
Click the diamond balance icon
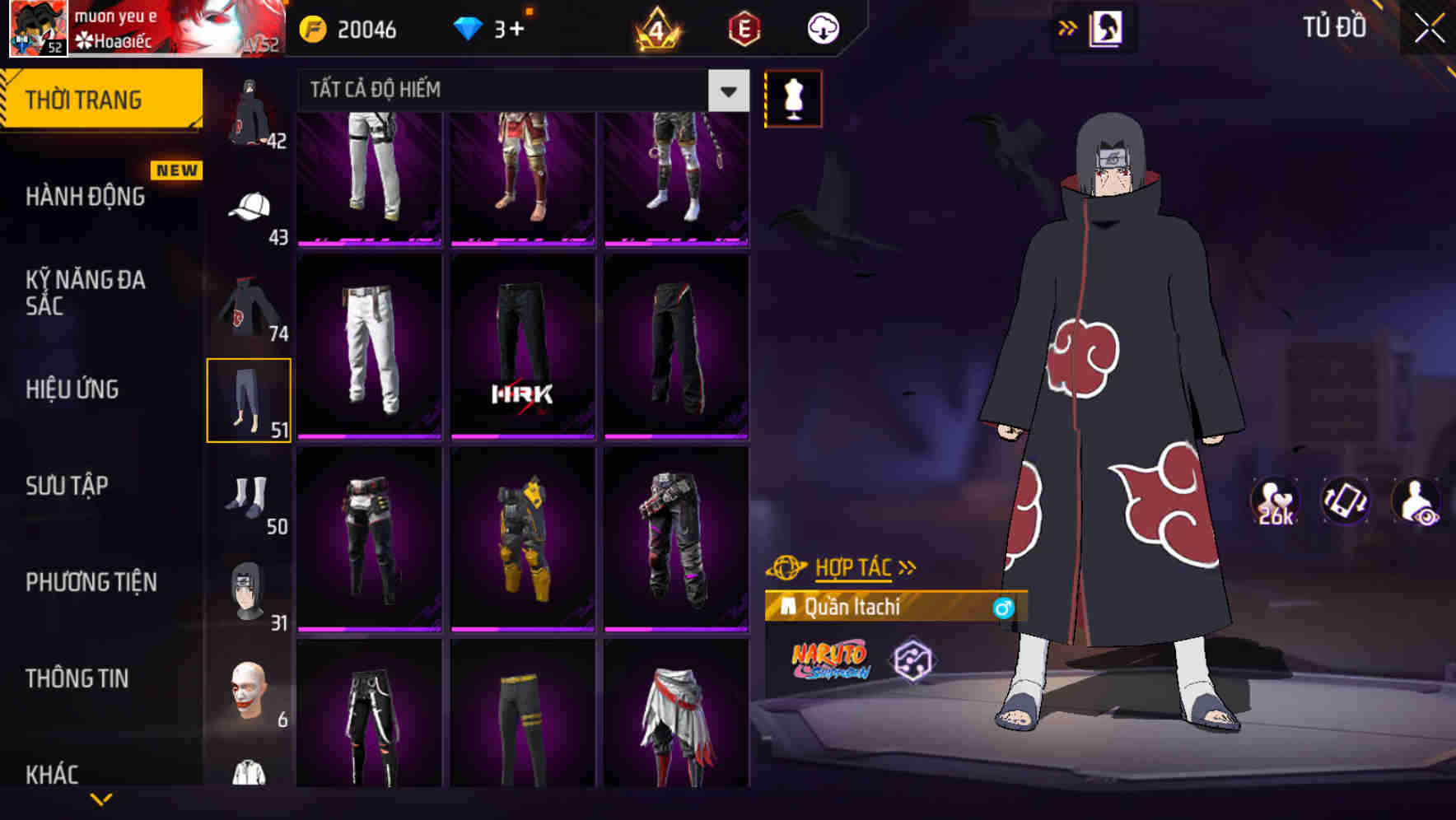click(466, 27)
